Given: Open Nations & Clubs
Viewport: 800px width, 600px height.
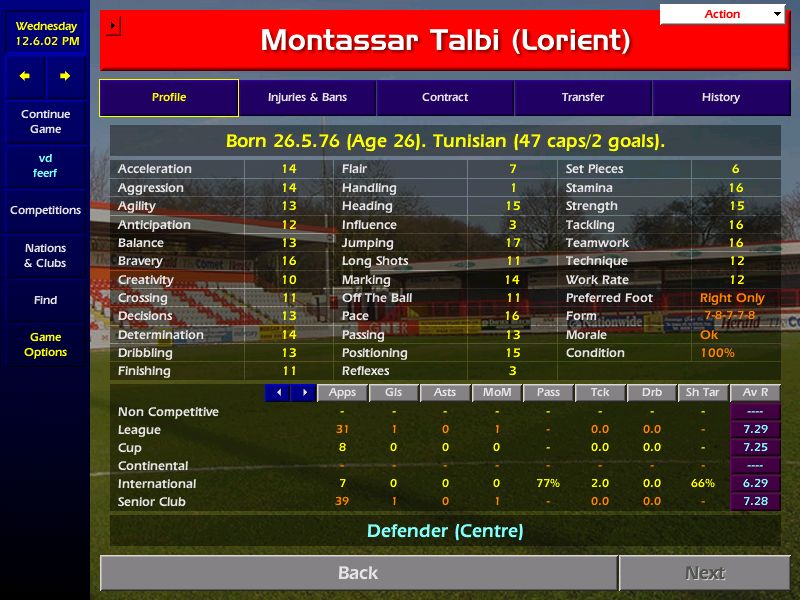Looking at the screenshot, I should pyautogui.click(x=45, y=256).
